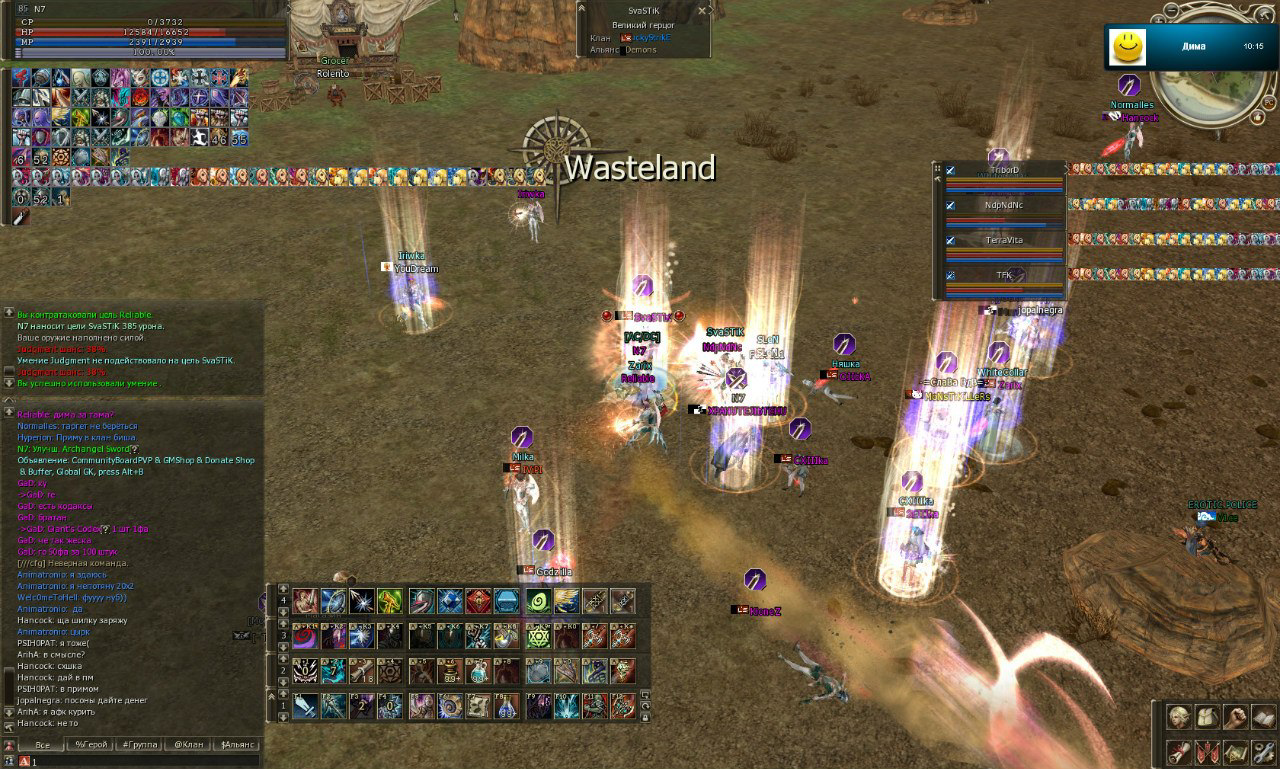Select the Все chat channel button
This screenshot has width=1280, height=769.
[43, 744]
